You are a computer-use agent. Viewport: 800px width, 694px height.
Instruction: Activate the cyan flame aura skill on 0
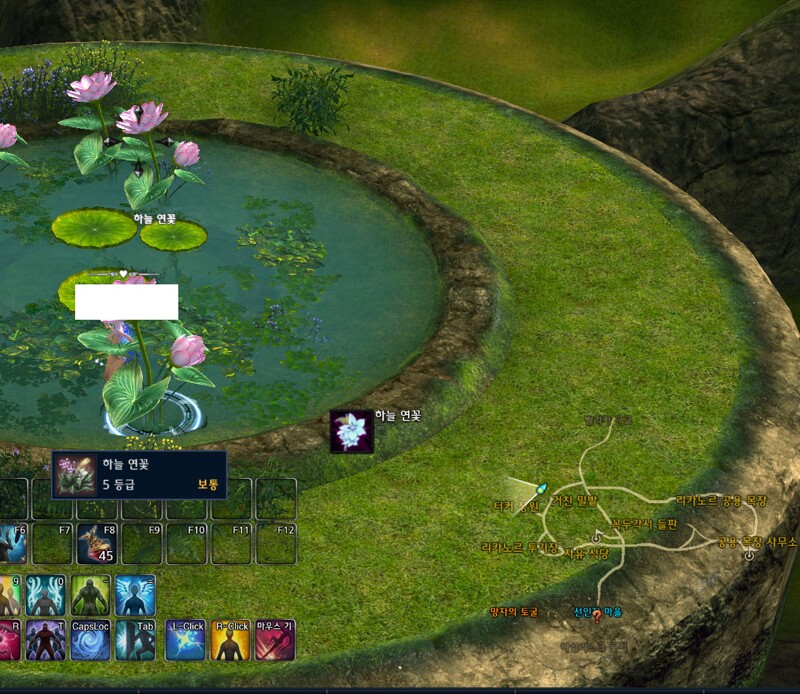tap(46, 595)
